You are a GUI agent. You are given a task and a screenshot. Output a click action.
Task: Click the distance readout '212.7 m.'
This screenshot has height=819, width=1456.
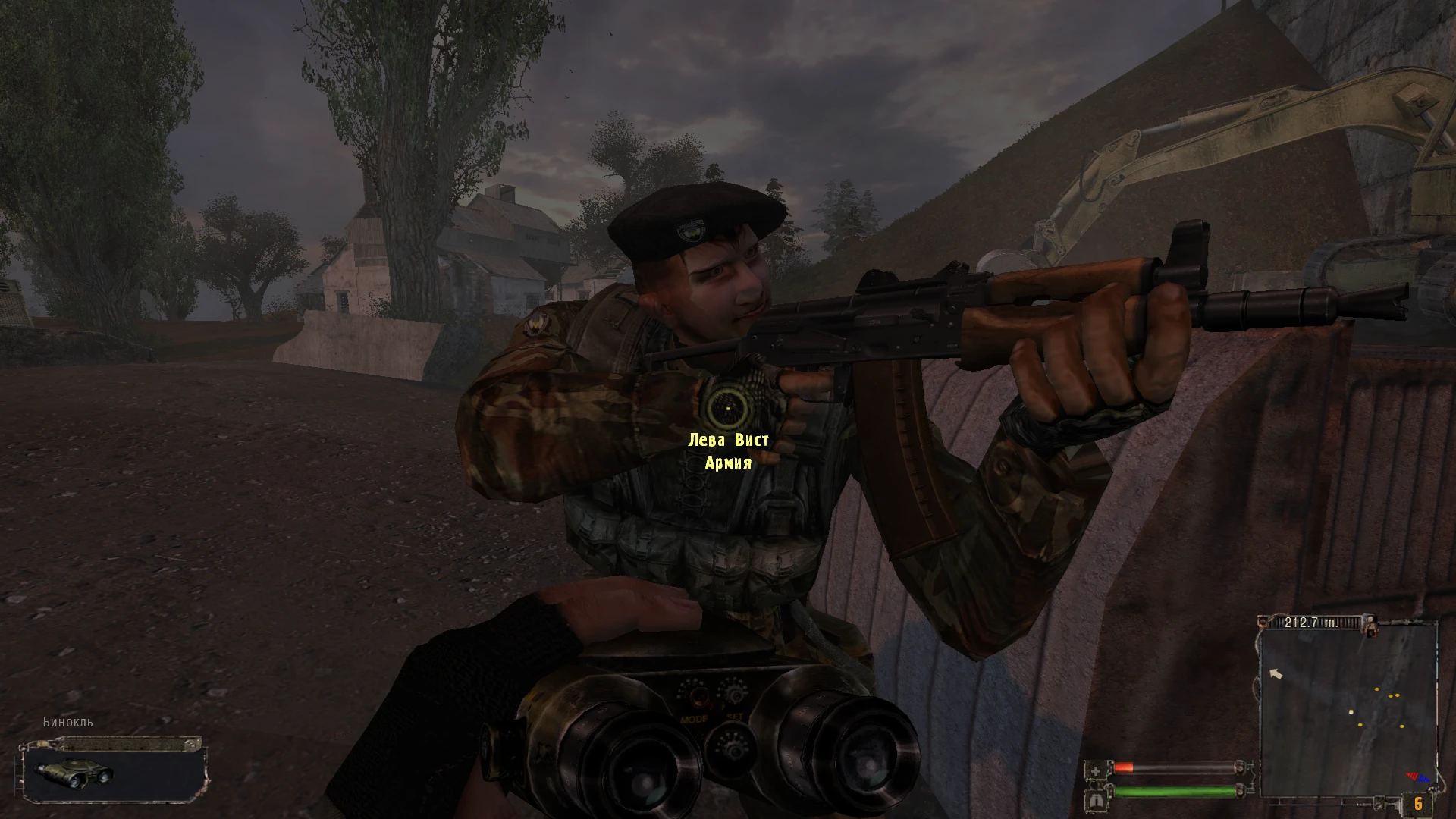pyautogui.click(x=1310, y=622)
